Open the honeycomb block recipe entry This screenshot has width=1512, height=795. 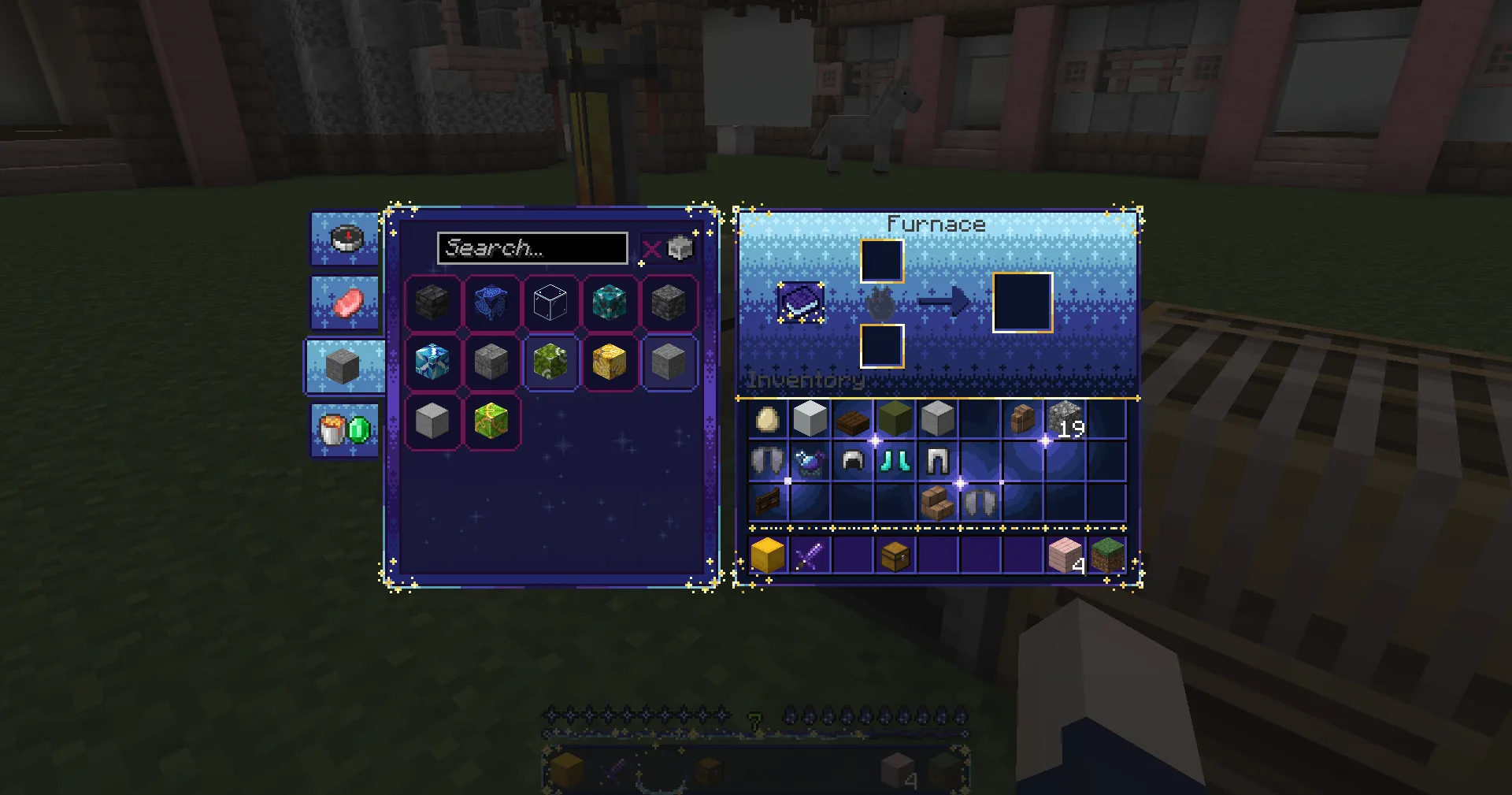coord(609,363)
